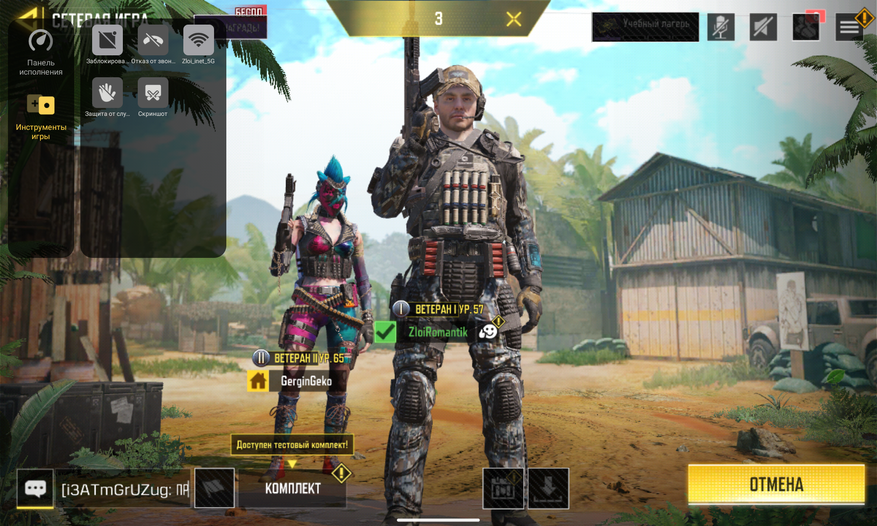This screenshot has height=526, width=877.
Task: Open the friends icon with red badge
Action: 806,26
